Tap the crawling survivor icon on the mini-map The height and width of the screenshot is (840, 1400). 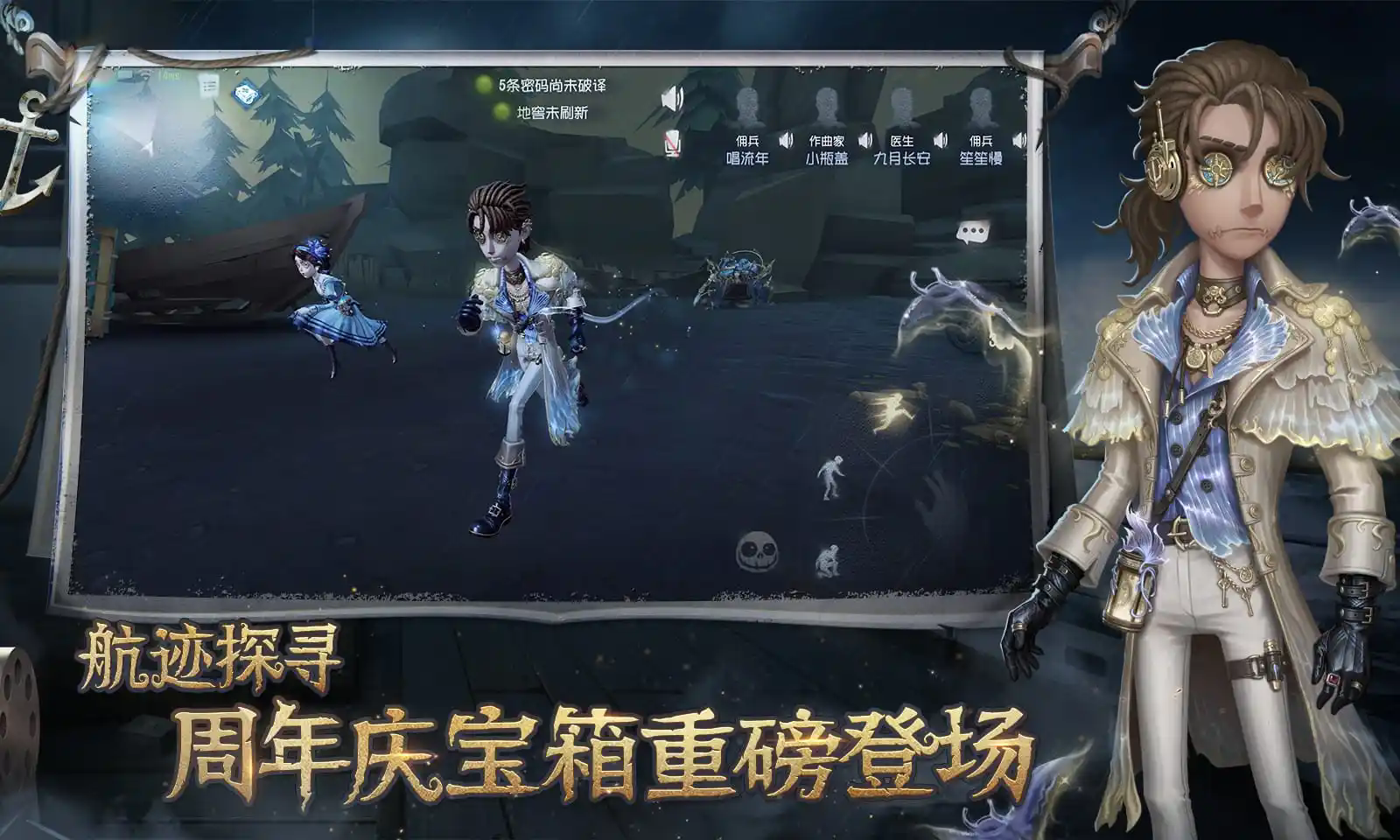click(829, 560)
